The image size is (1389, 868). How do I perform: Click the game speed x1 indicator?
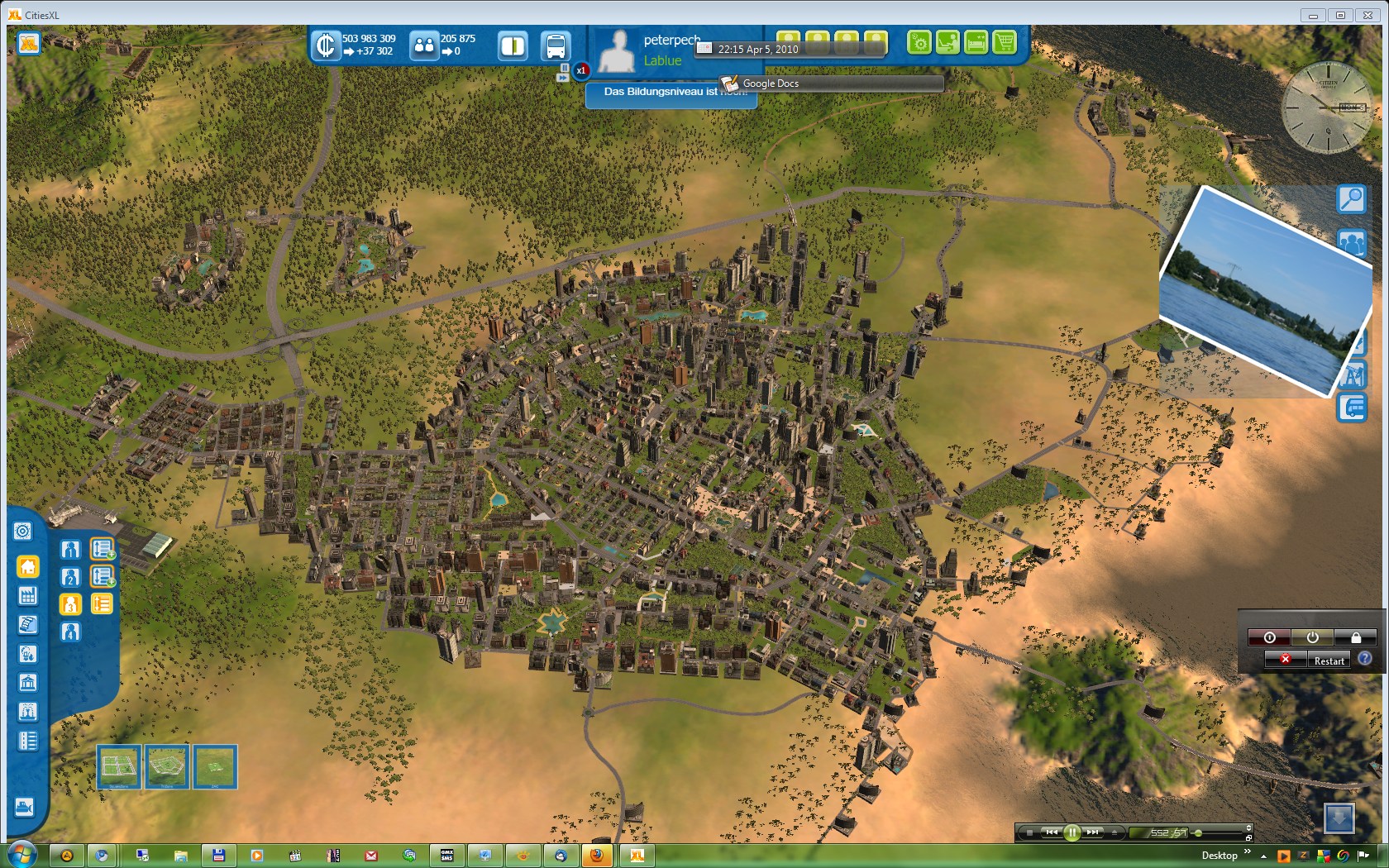(581, 71)
